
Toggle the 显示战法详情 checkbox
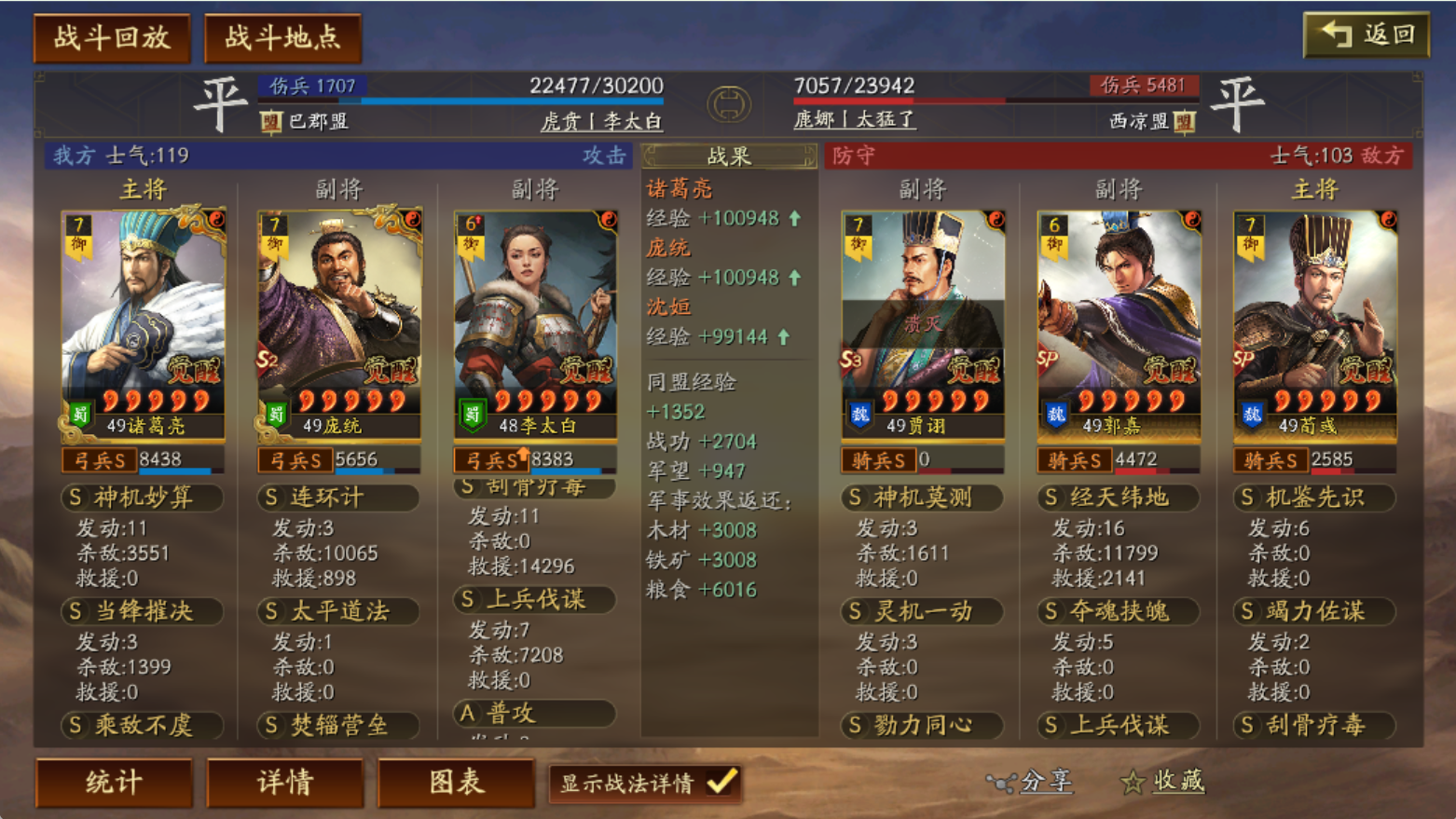(722, 782)
